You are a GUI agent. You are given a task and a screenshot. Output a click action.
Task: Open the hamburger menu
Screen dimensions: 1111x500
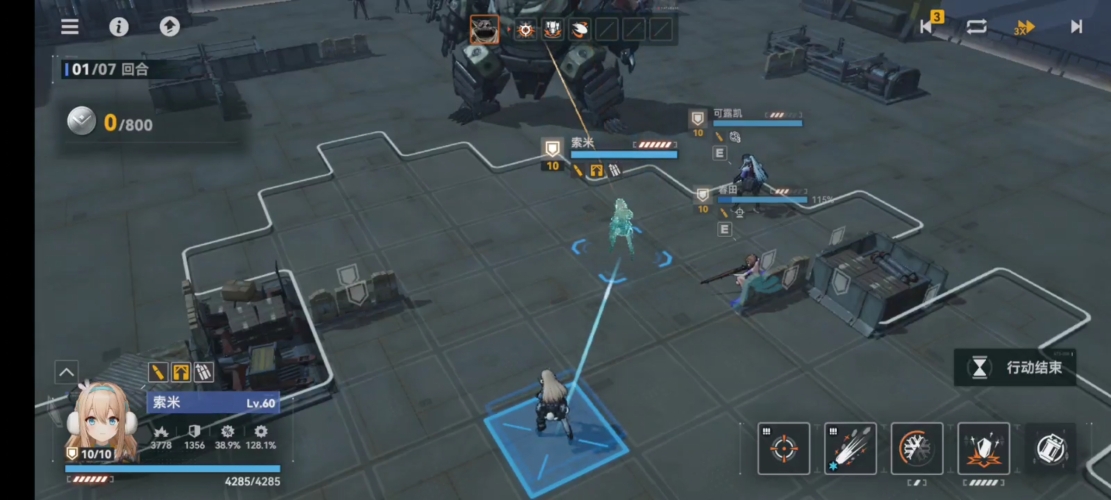coord(70,27)
